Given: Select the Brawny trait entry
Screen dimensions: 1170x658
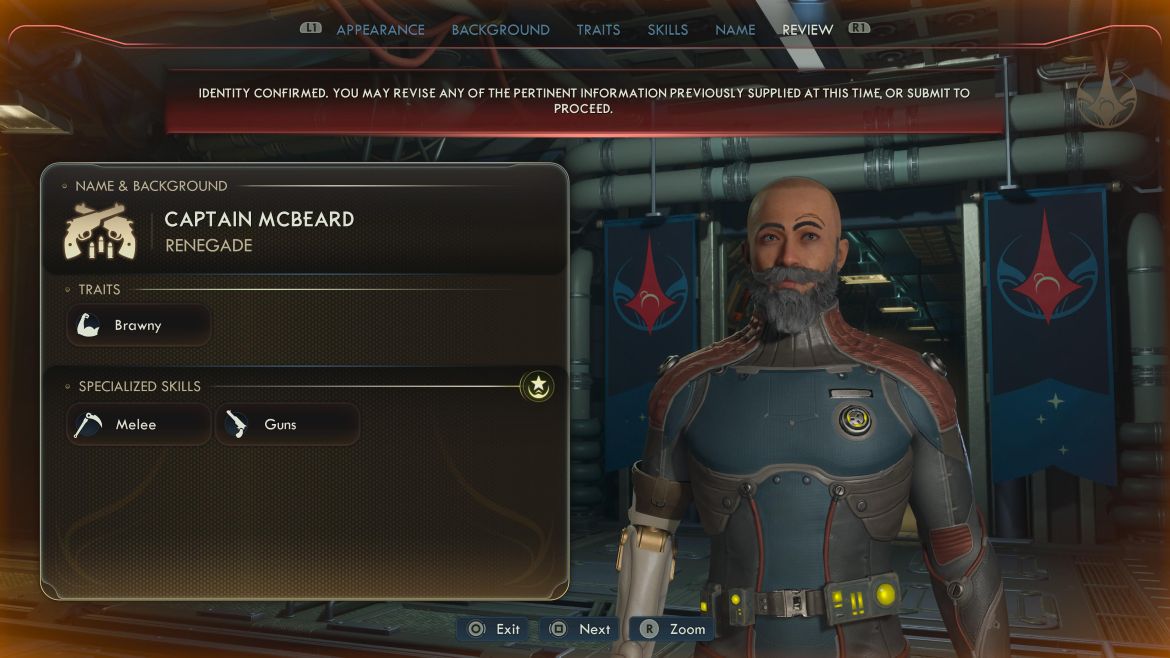Looking at the screenshot, I should [139, 326].
